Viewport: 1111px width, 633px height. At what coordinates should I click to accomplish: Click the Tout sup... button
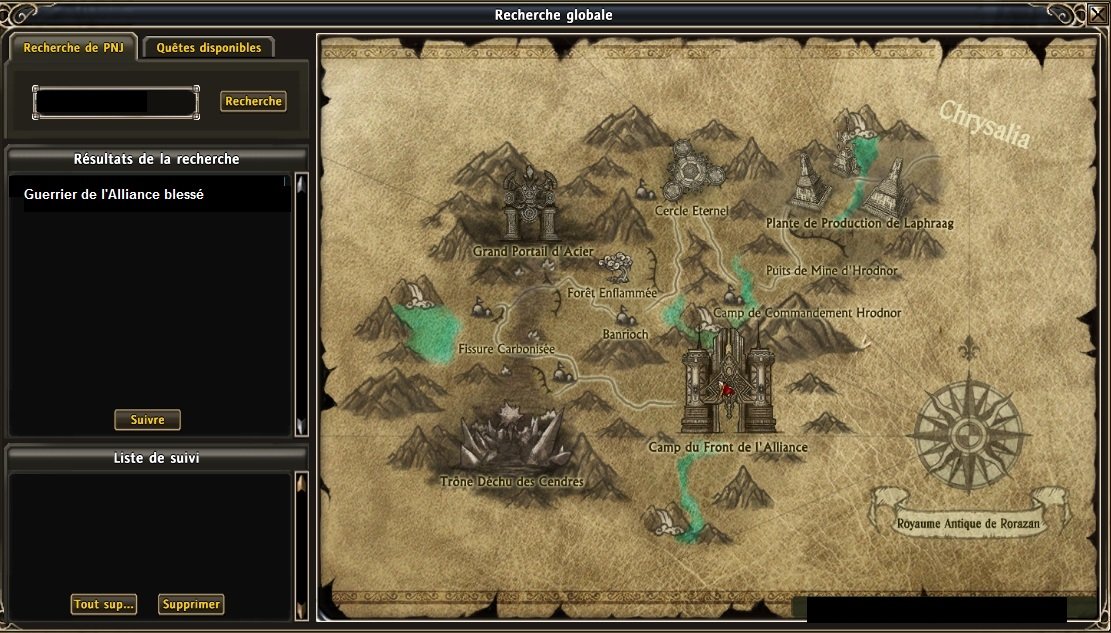point(103,604)
